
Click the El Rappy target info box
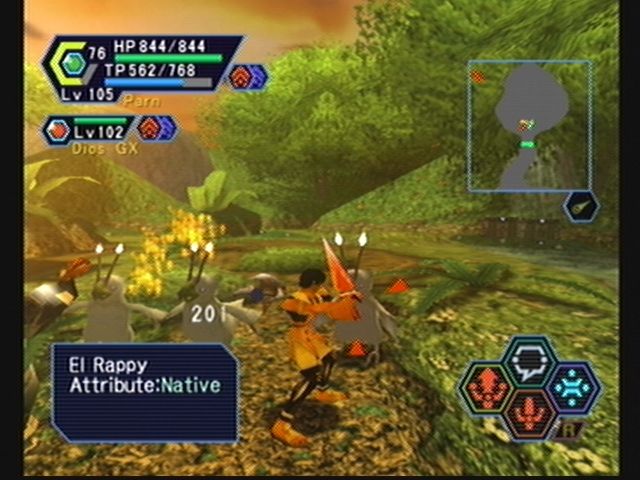click(x=145, y=391)
